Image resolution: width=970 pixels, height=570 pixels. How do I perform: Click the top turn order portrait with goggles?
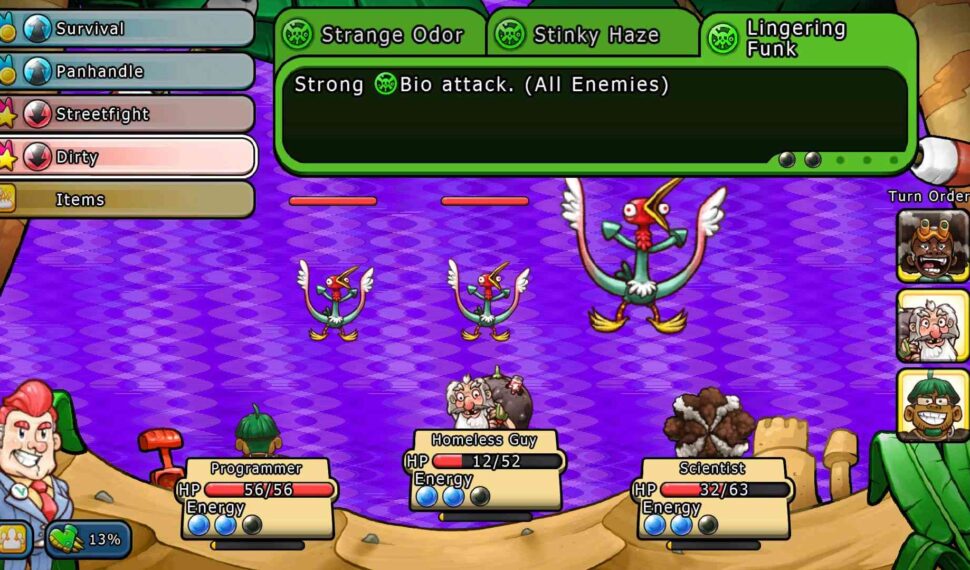[932, 245]
